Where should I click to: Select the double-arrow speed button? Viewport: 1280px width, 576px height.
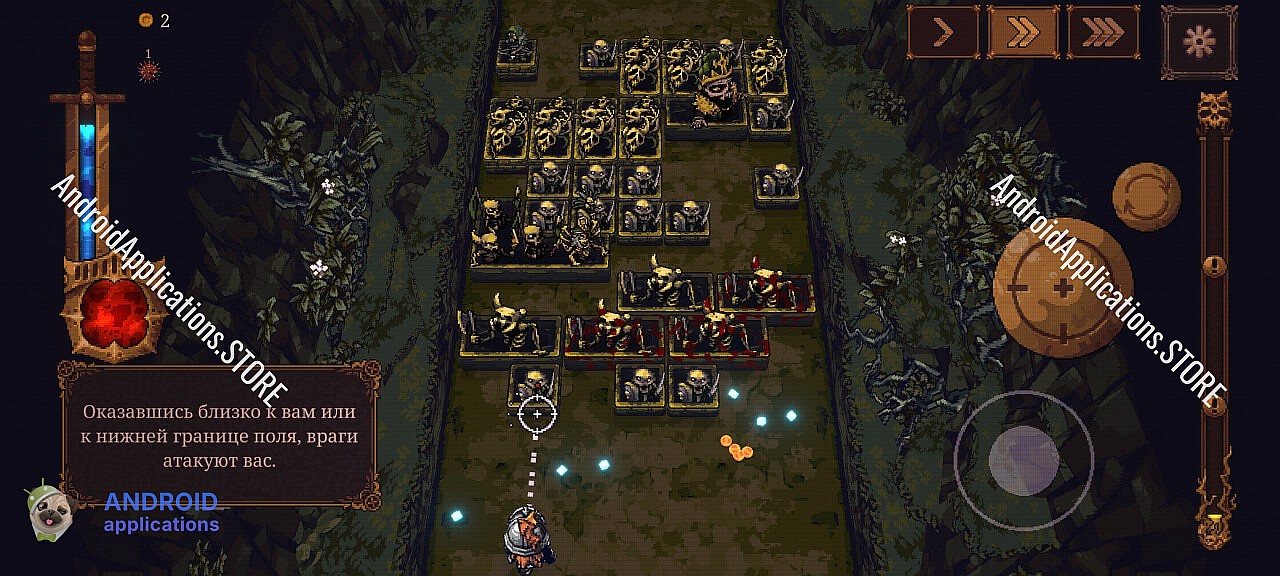coord(1023,33)
